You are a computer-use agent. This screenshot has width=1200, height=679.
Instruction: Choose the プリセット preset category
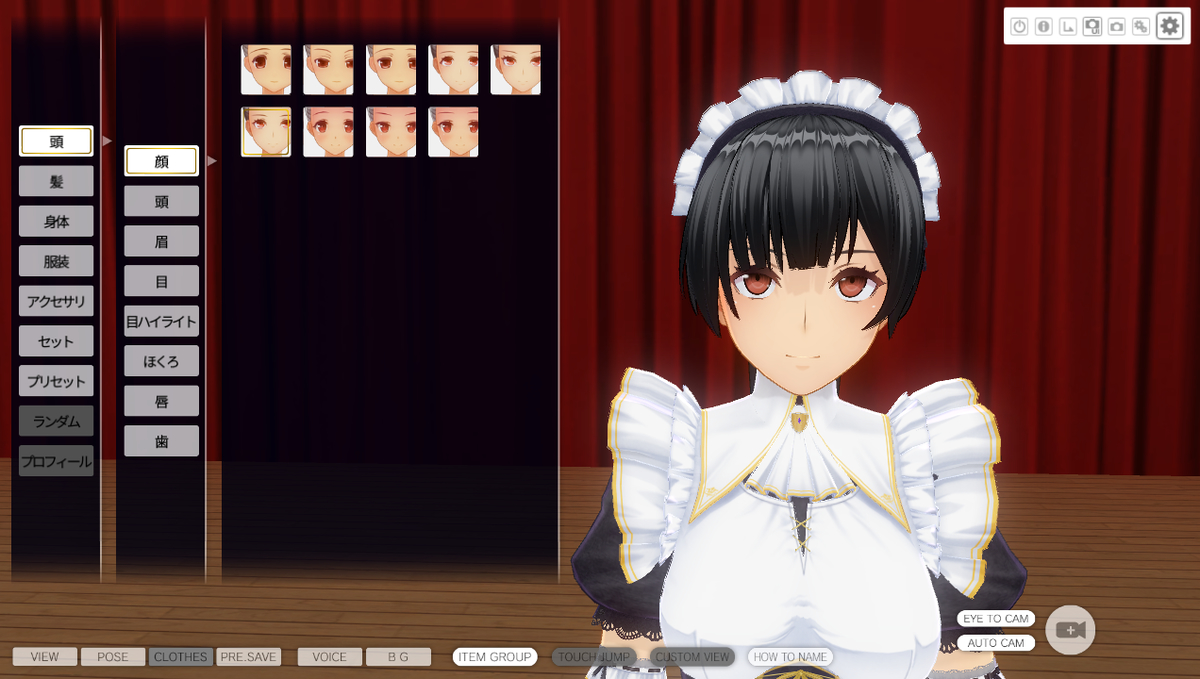point(56,381)
